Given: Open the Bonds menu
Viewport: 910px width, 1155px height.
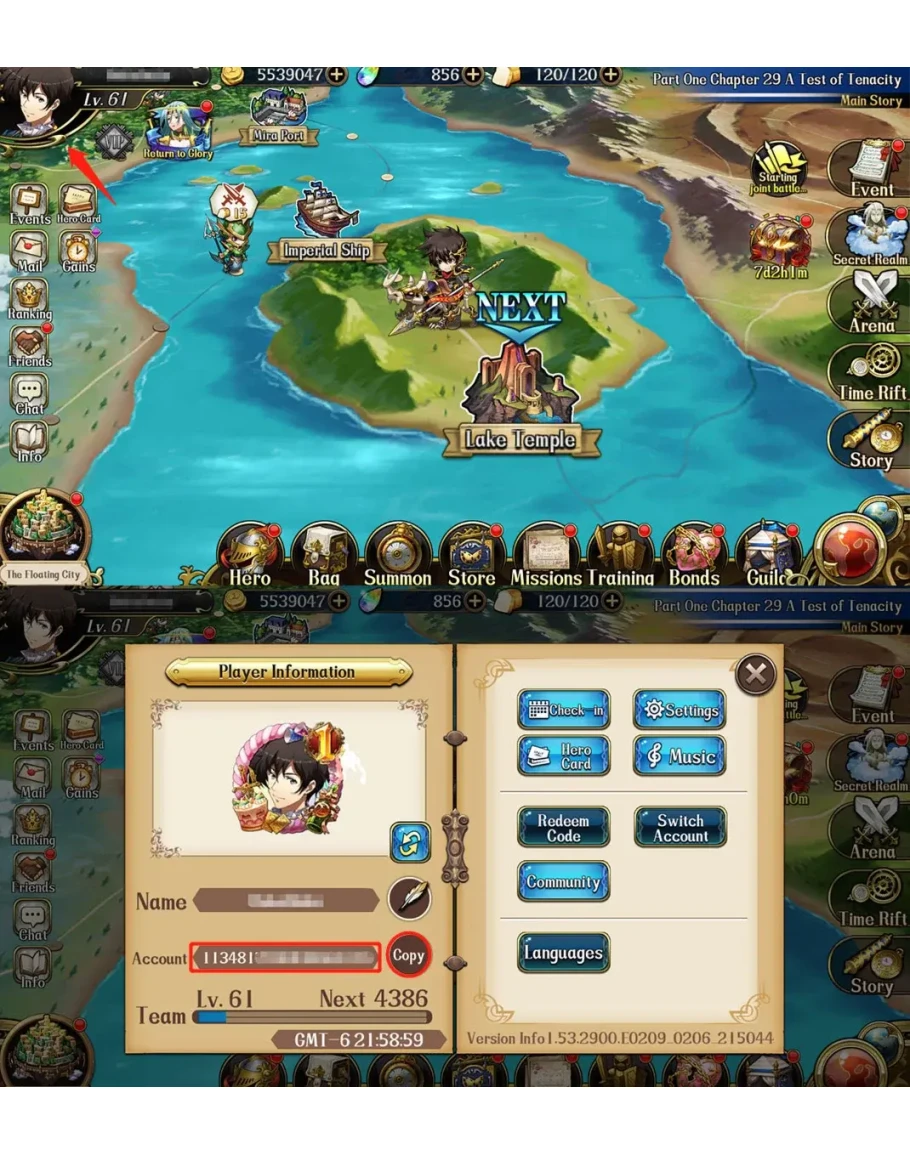Looking at the screenshot, I should click(x=694, y=556).
